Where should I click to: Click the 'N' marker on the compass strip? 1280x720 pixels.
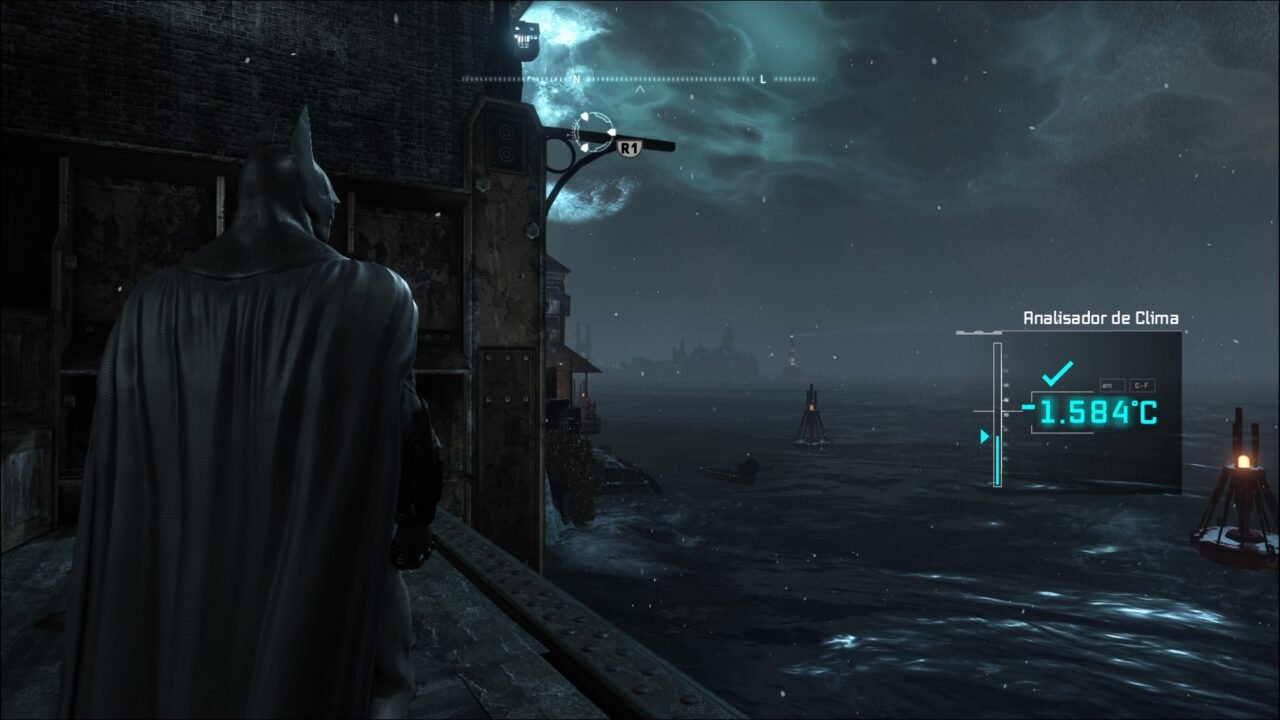click(x=576, y=79)
